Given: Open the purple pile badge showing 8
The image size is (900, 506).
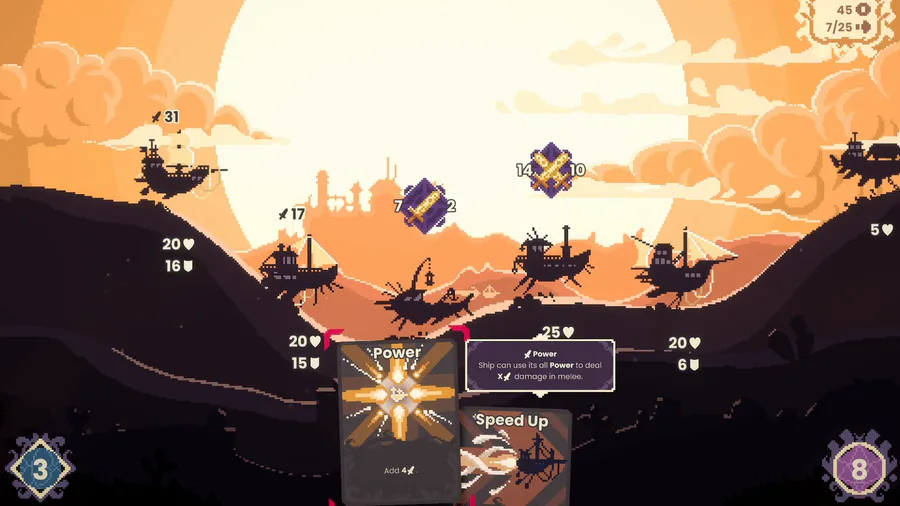Looking at the screenshot, I should (859, 468).
